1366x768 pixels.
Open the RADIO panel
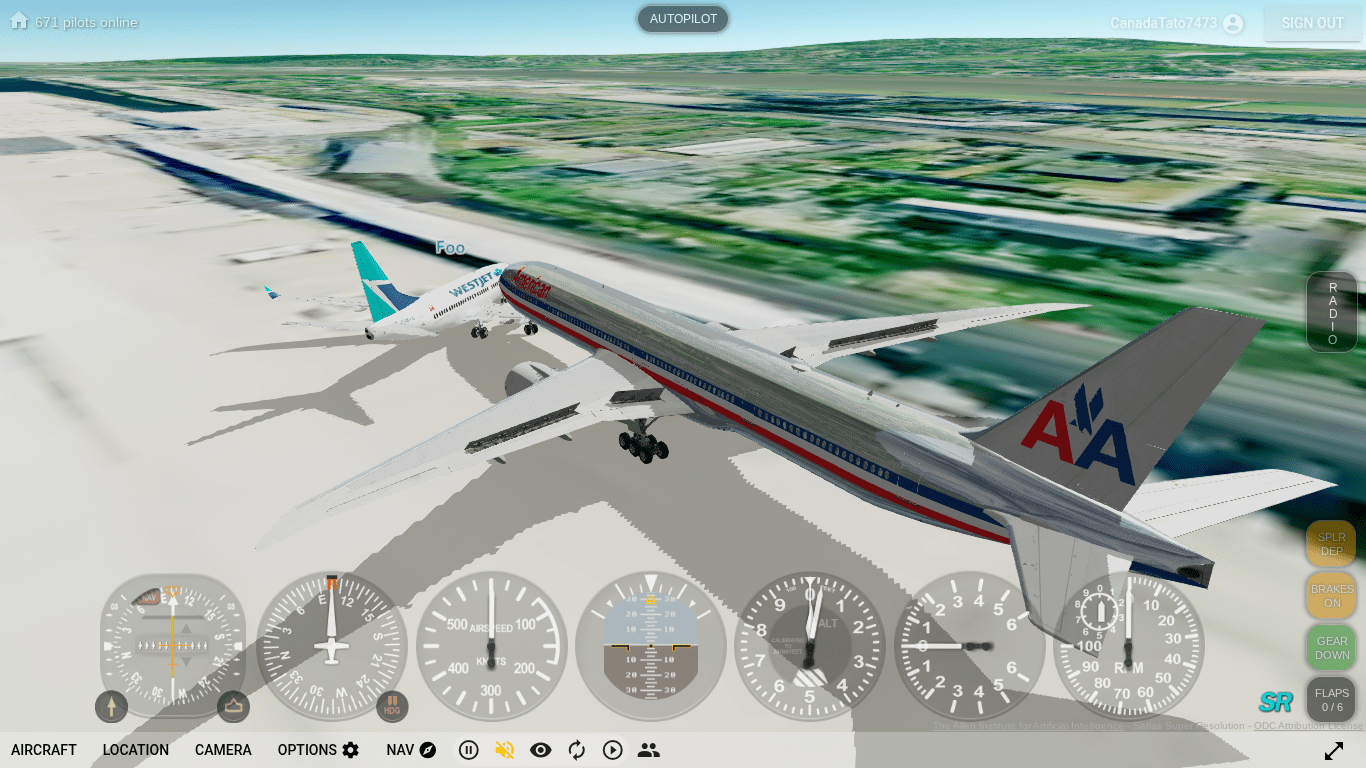click(x=1332, y=313)
